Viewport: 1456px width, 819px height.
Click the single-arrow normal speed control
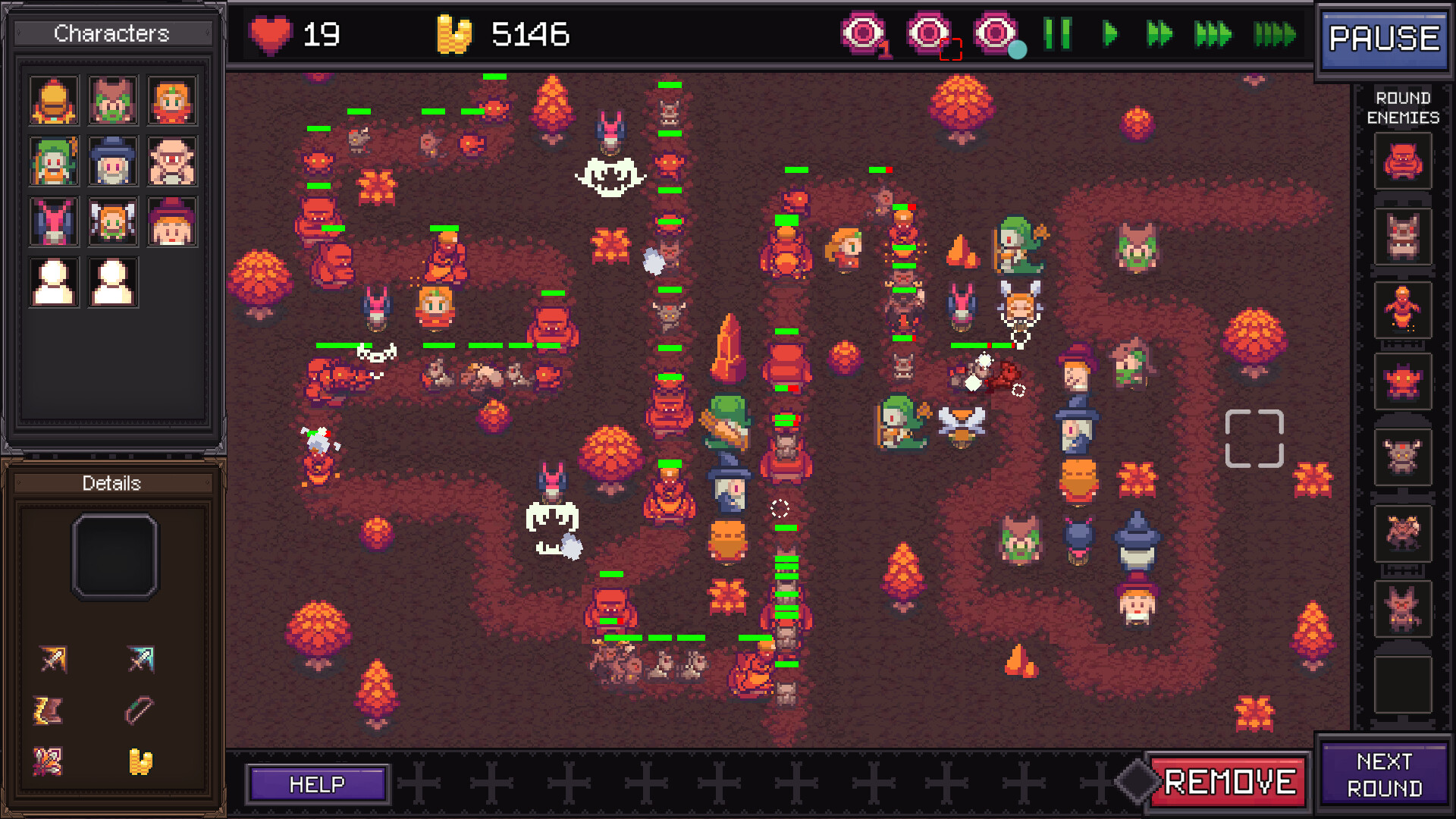[x=1109, y=34]
